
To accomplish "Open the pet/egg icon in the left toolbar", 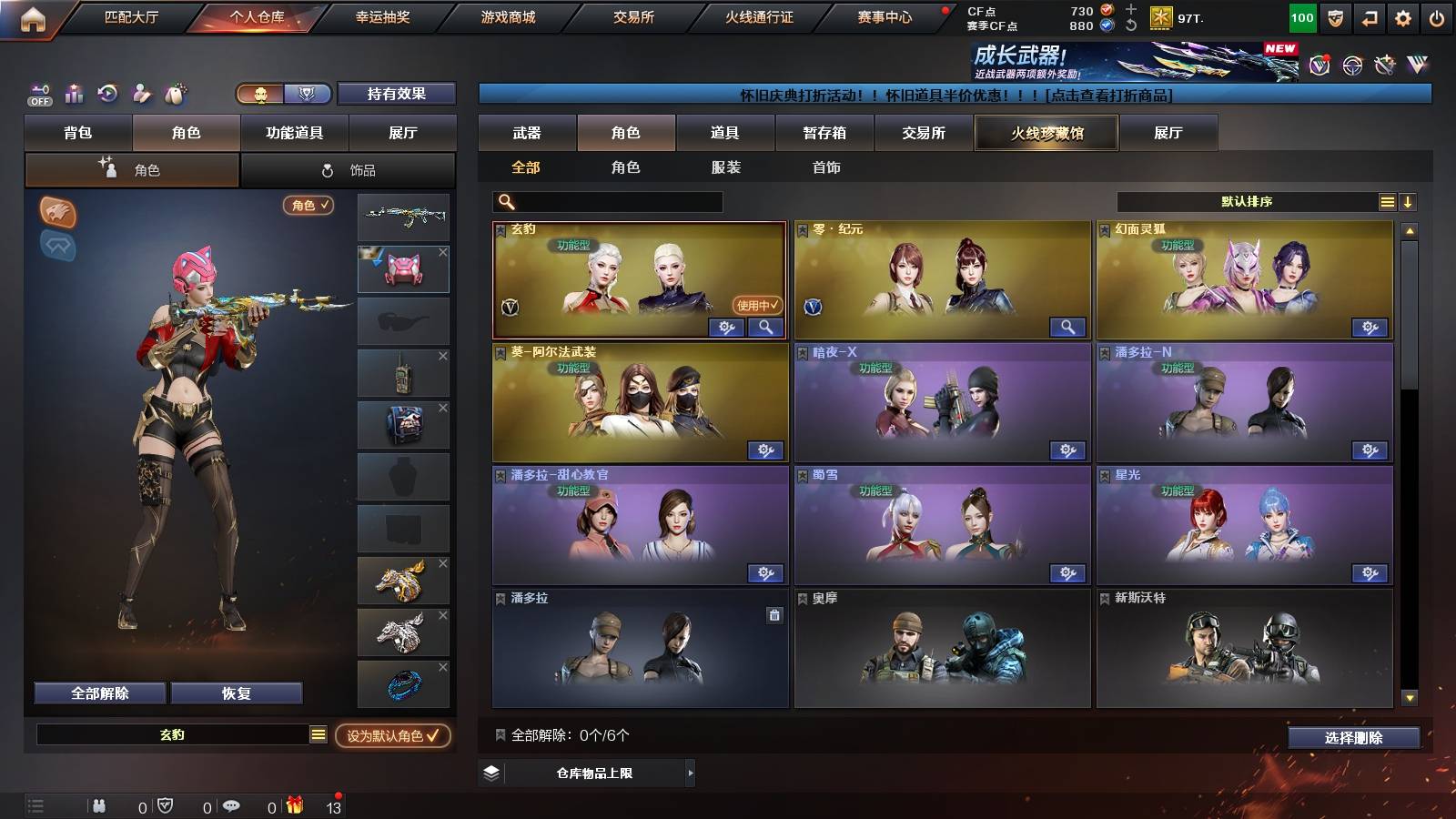I will pos(174,94).
